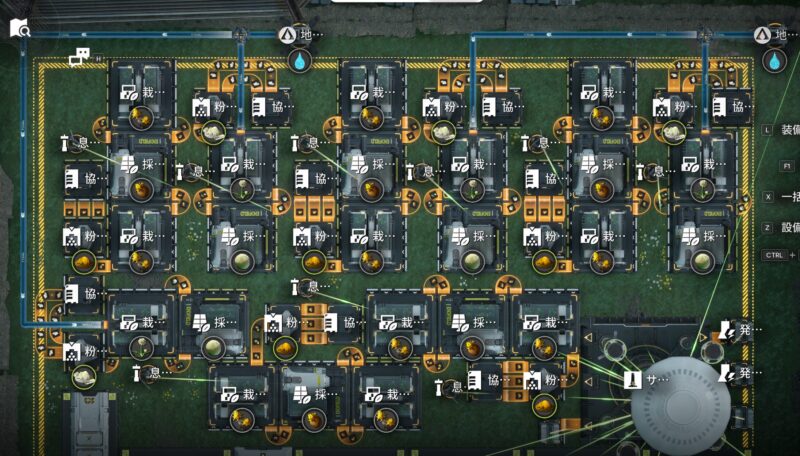
Task: Open the chat speech-bubble icon
Action: 81,58
